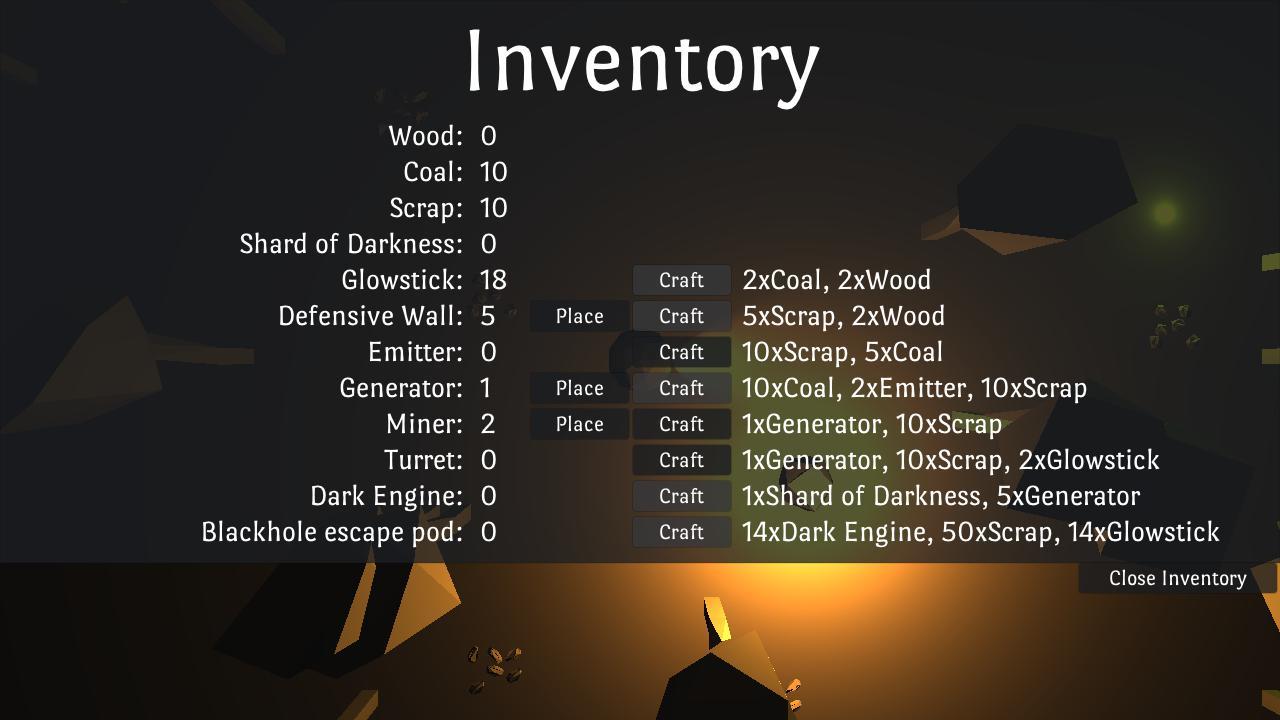The height and width of the screenshot is (720, 1280).
Task: Craft a Glowstick
Action: [681, 280]
